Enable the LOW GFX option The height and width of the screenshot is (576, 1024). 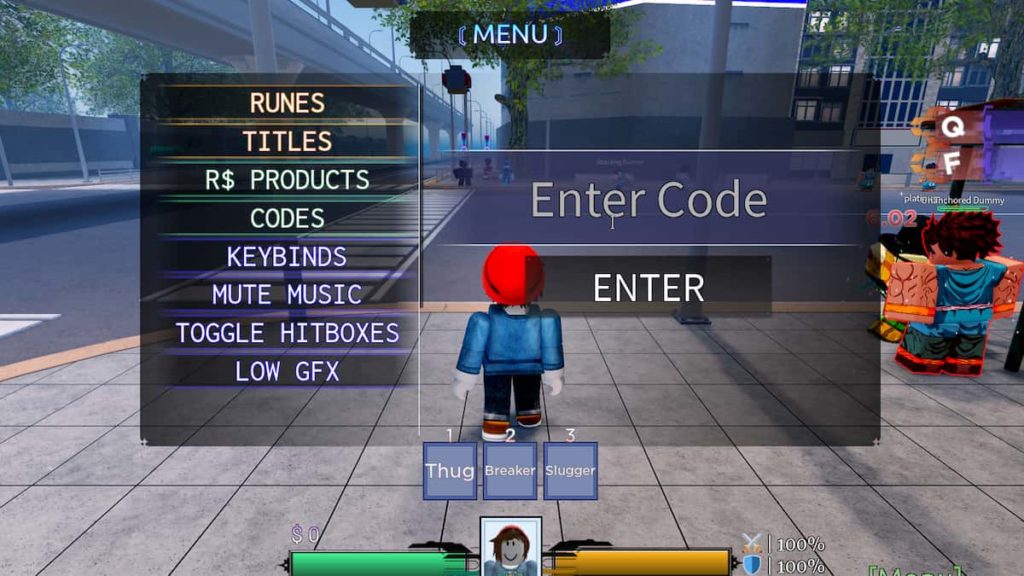(x=287, y=371)
